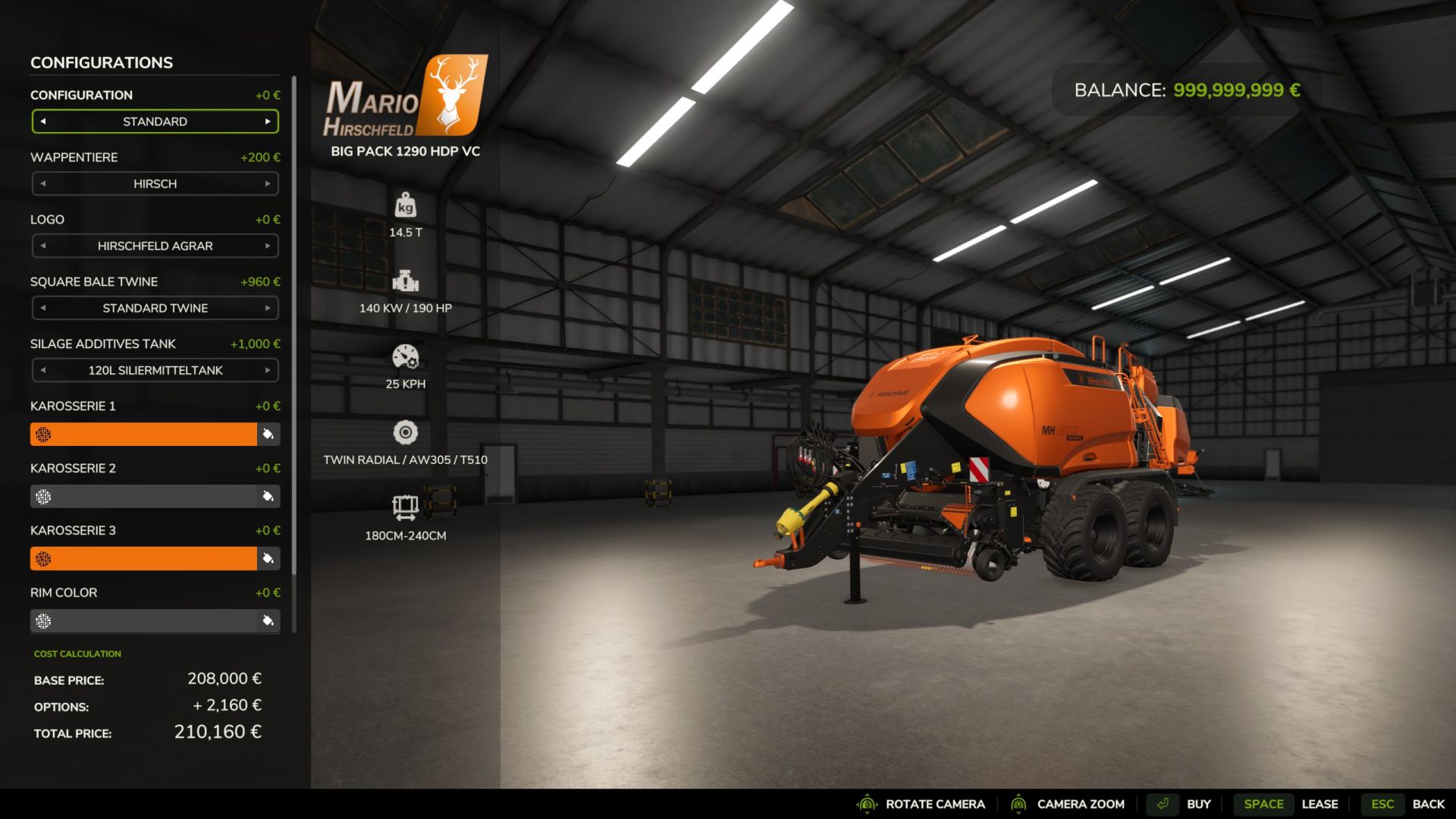Screen dimensions: 1456x819
Task: Select previous Wappentiere option with left arrow
Action: [x=43, y=184]
